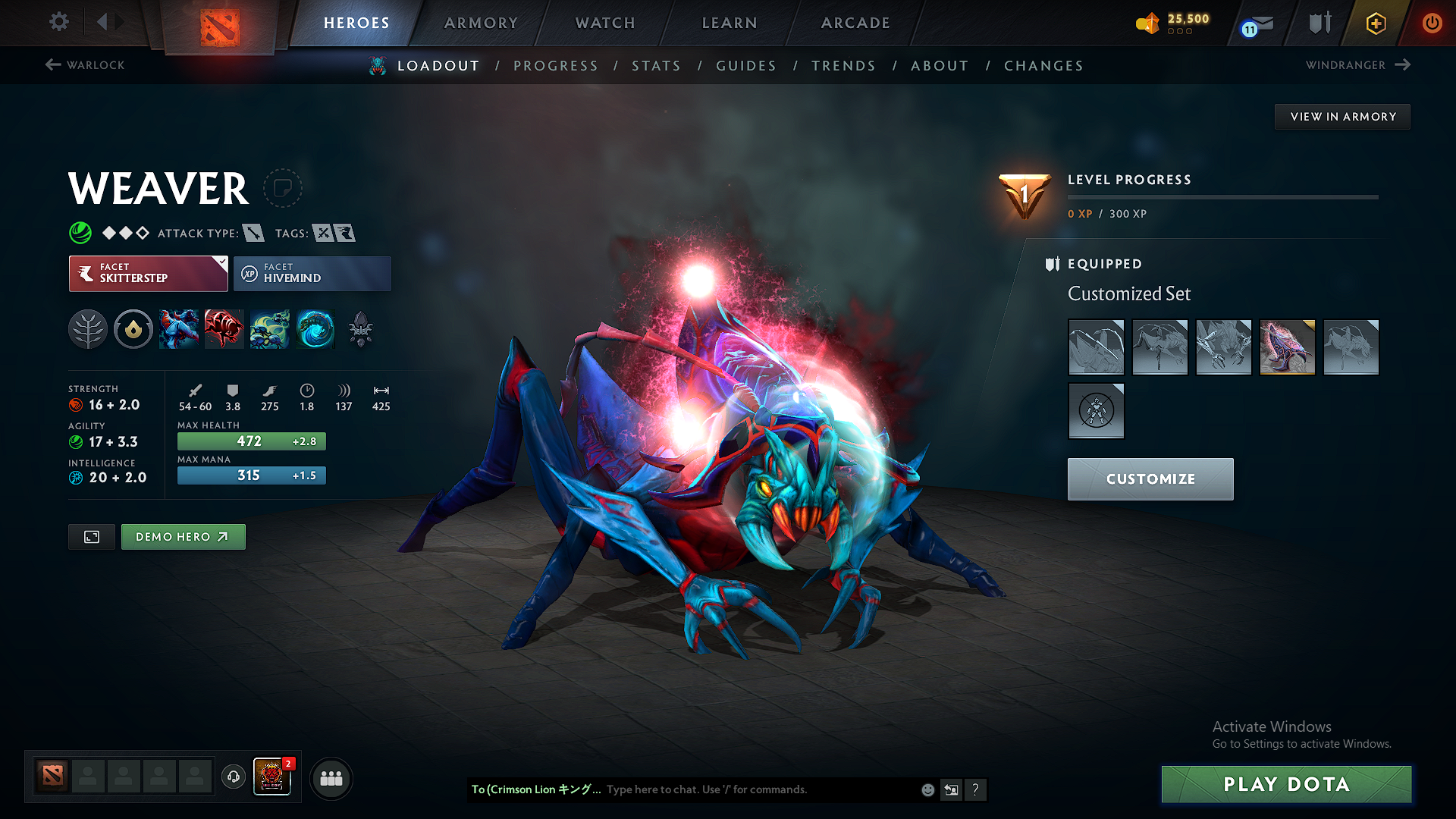Open the Dota Plus hexagon icon
This screenshot has height=819, width=1456.
[x=1375, y=24]
